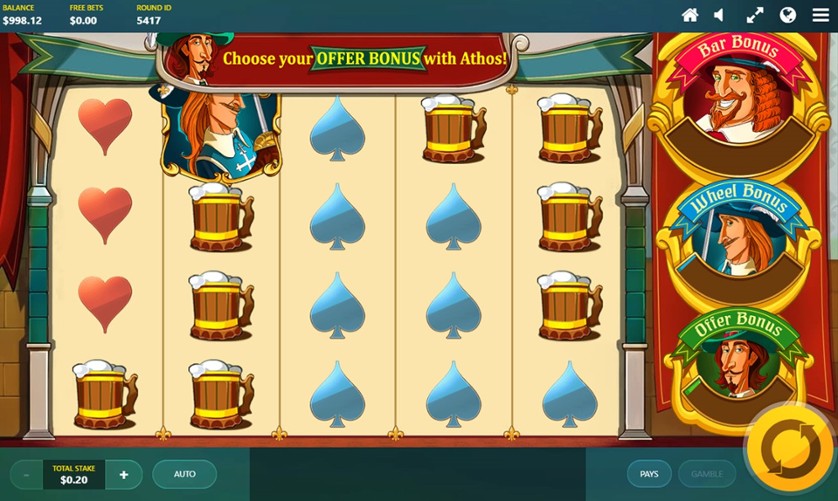The image size is (838, 501).
Task: Click the globe icon
Action: [x=788, y=15]
